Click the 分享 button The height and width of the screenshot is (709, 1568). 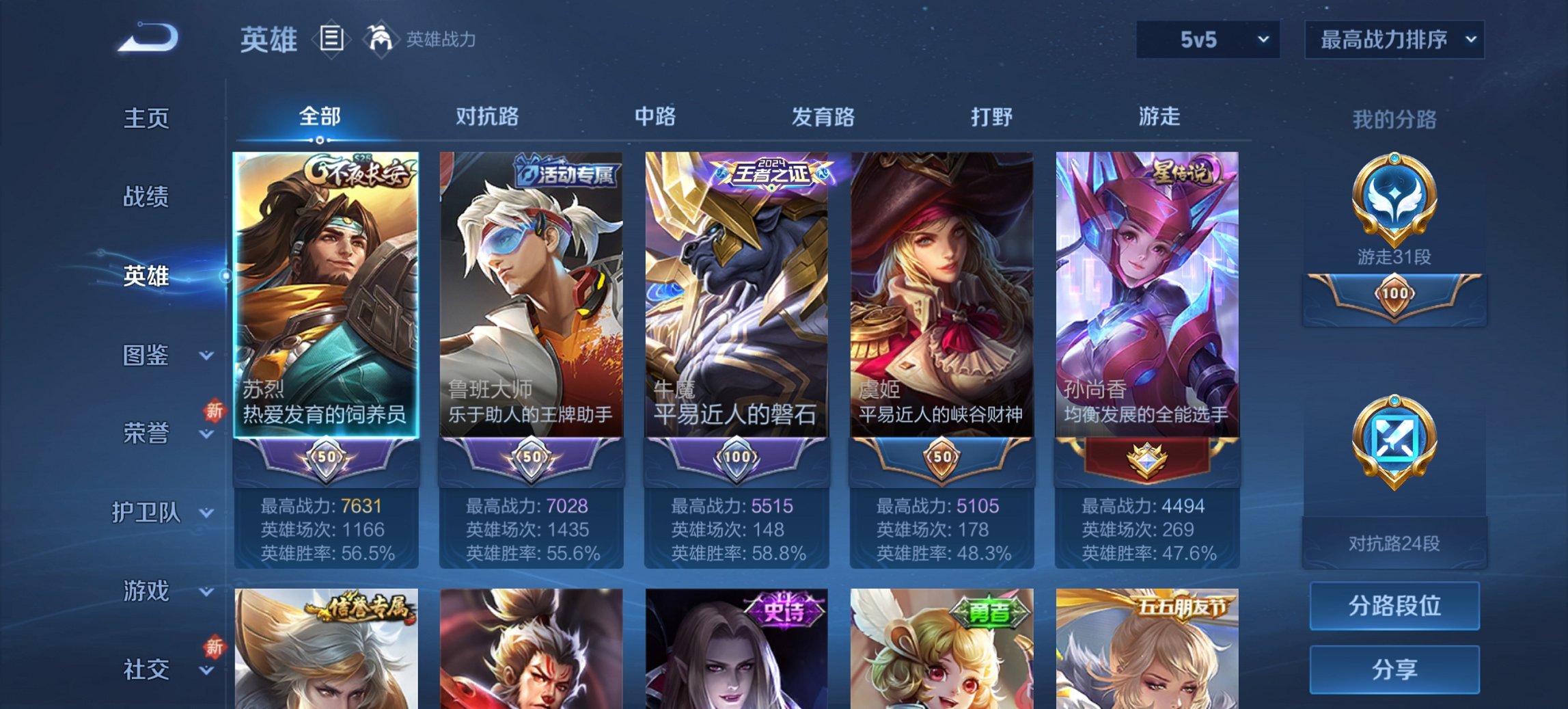1394,670
